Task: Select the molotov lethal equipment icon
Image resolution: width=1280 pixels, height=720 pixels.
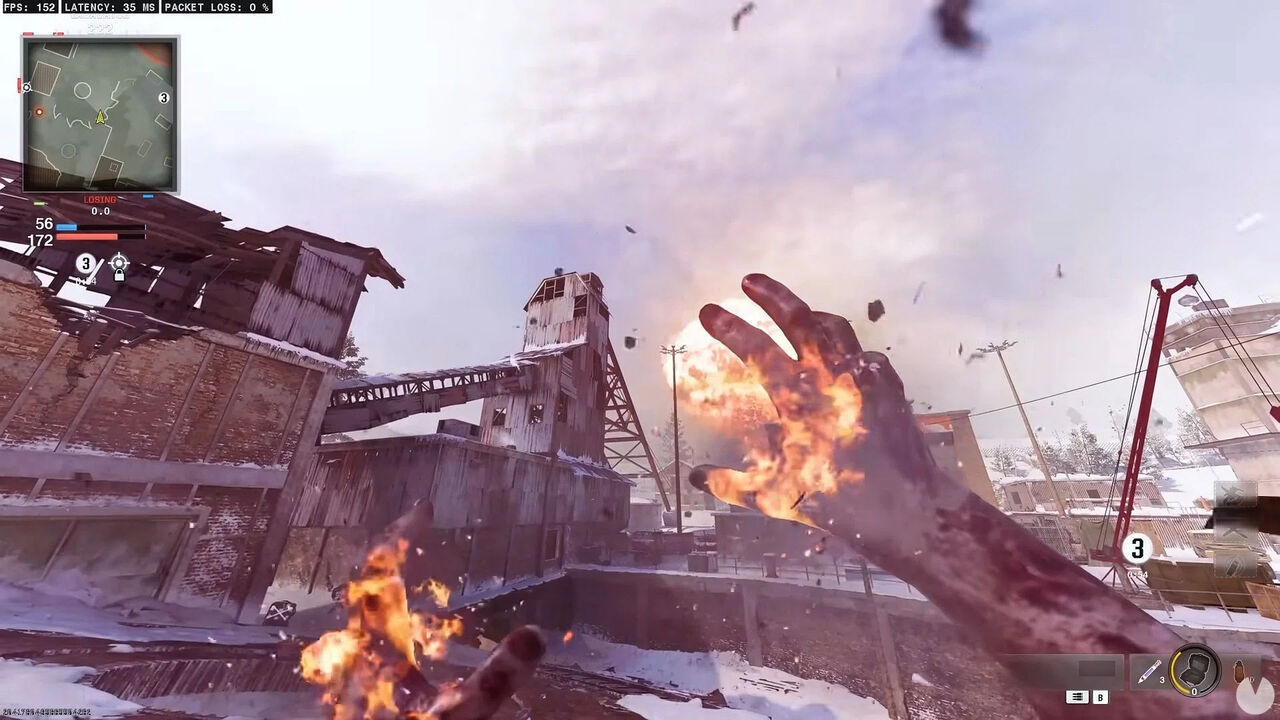Action: [x=1239, y=671]
